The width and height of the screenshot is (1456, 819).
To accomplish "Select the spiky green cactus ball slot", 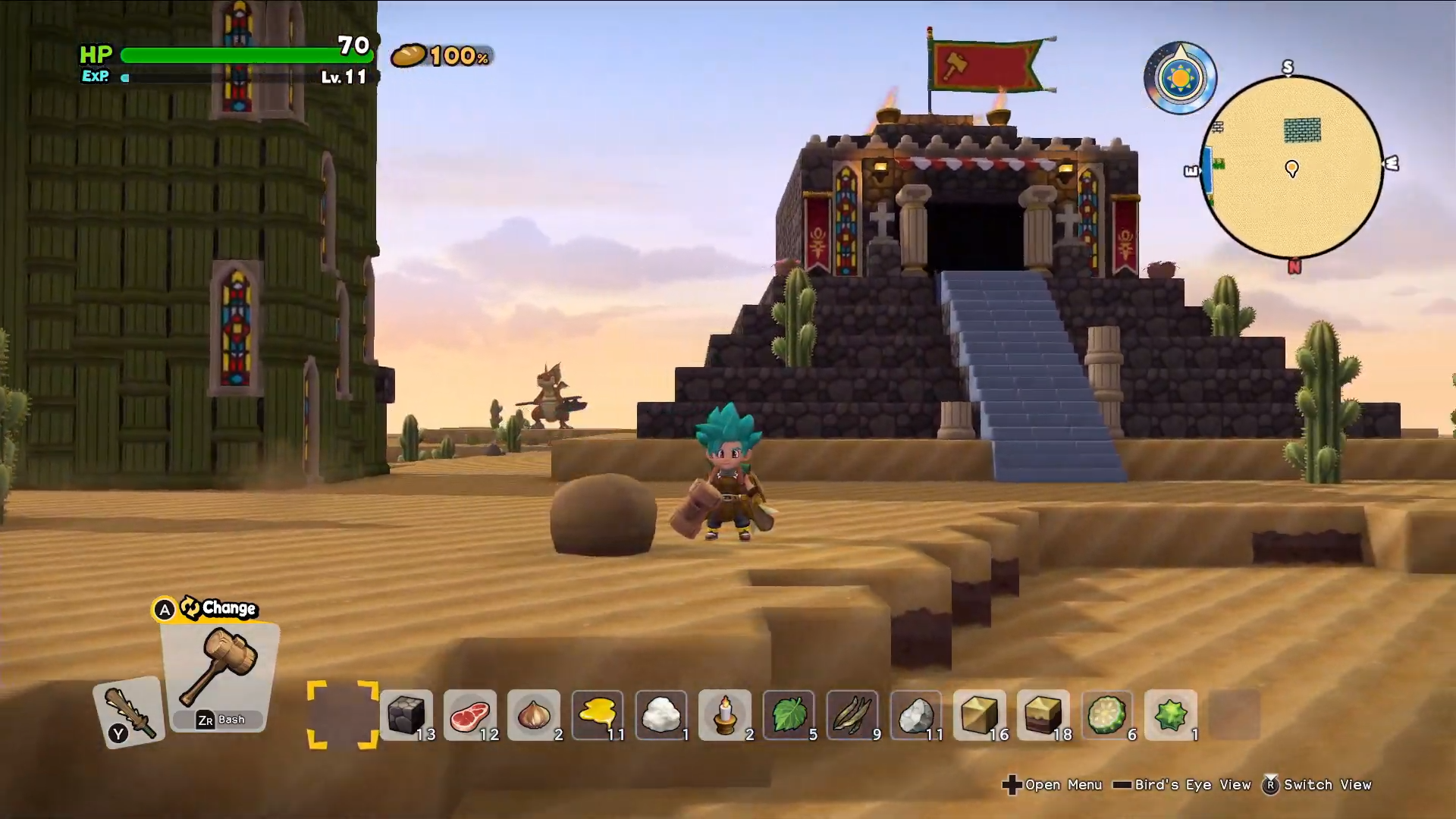I will [x=1171, y=714].
